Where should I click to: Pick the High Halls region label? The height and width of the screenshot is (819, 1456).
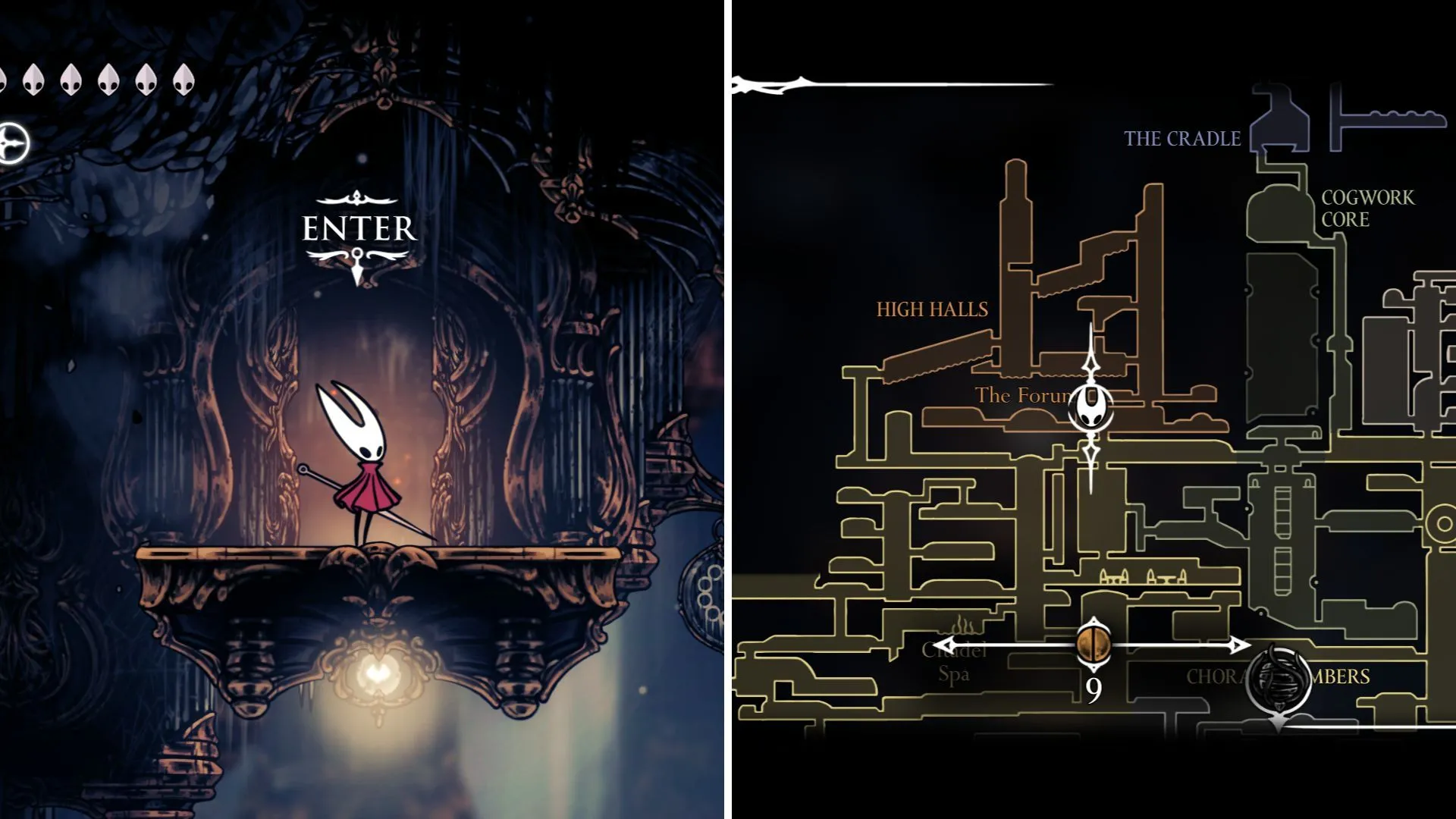(932, 309)
